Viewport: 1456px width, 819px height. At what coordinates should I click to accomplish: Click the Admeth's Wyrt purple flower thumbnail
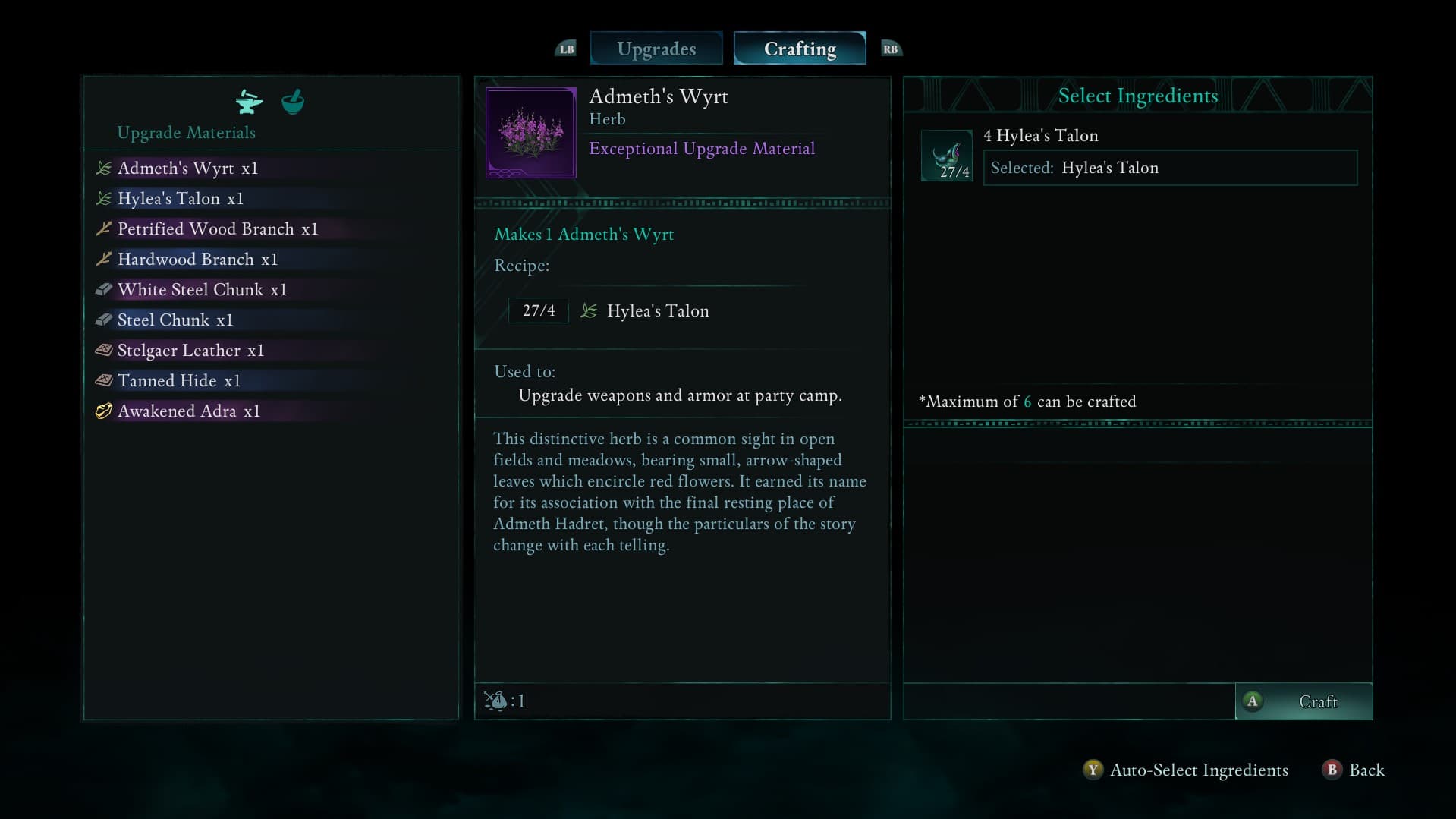coord(530,131)
